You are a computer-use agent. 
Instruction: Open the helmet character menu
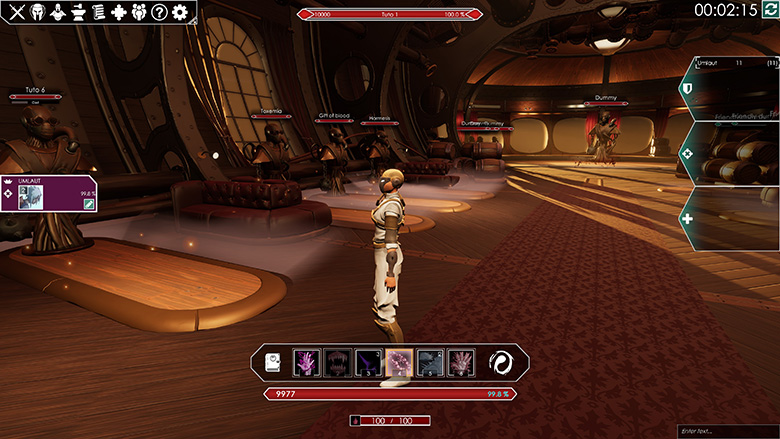coord(37,13)
